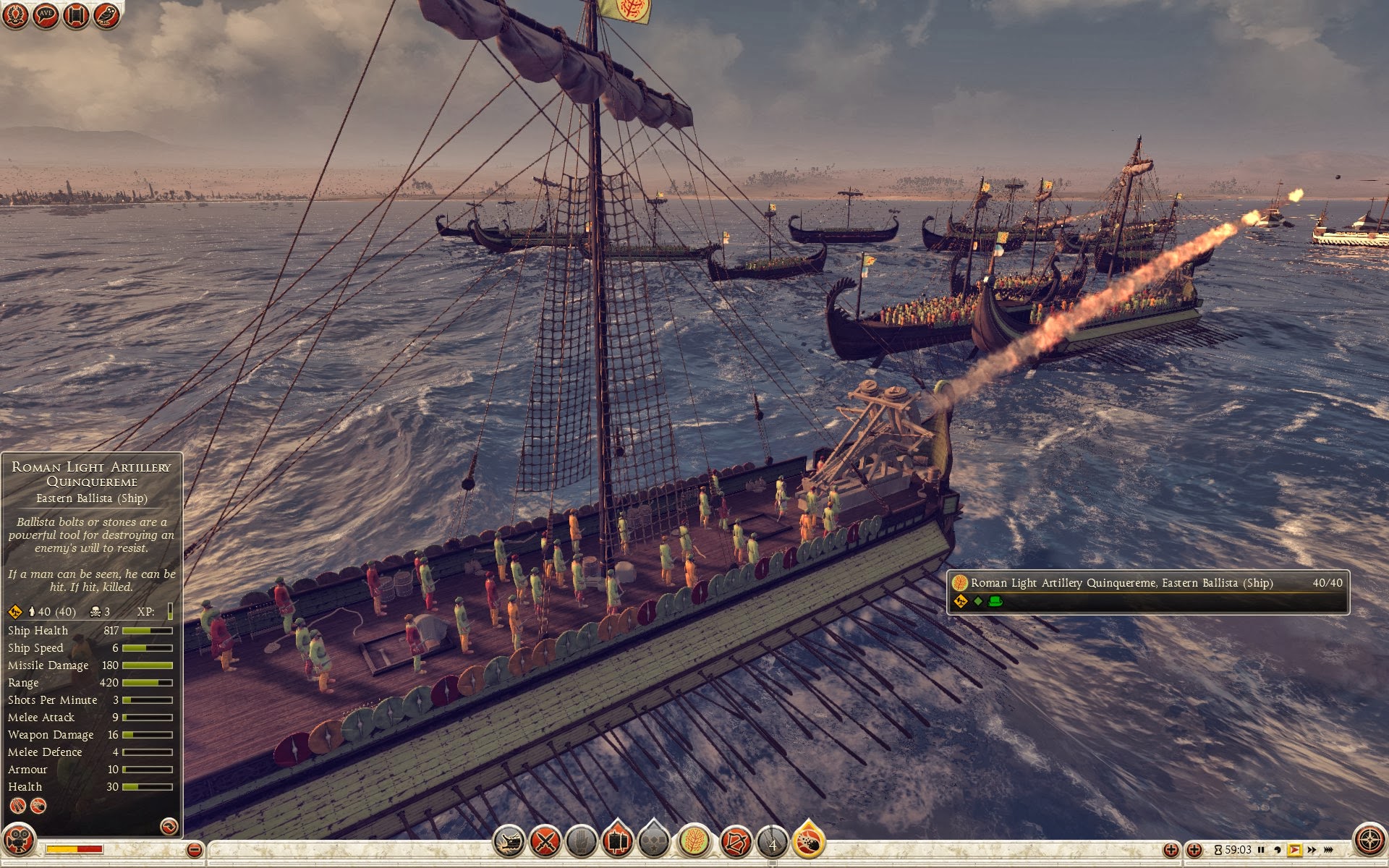Viewport: 1389px width, 868px height.
Task: Toggle bow fire-at-will button
Action: coord(735,841)
